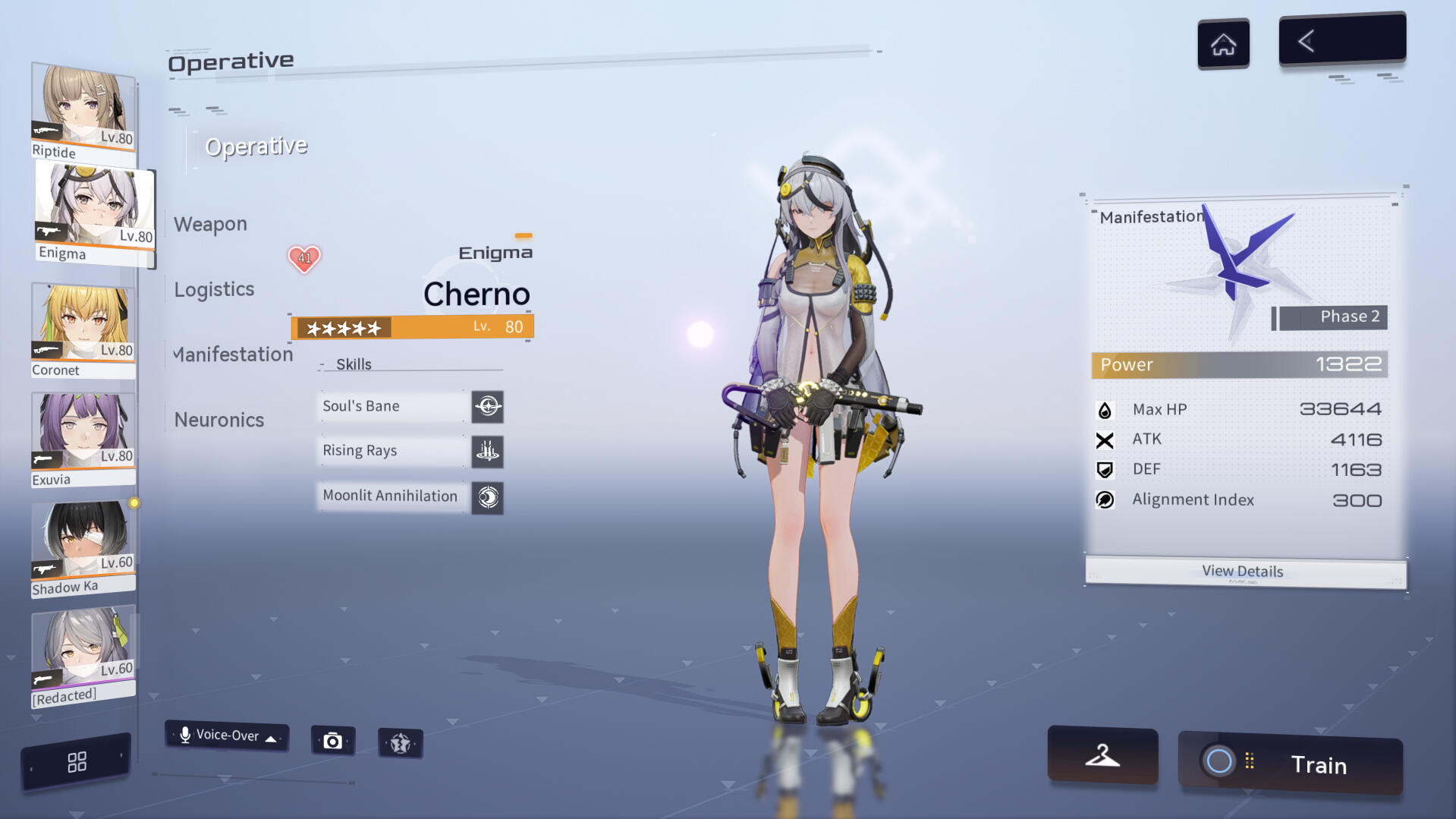The width and height of the screenshot is (1456, 819).
Task: Go back with the arrow button
Action: click(1341, 40)
